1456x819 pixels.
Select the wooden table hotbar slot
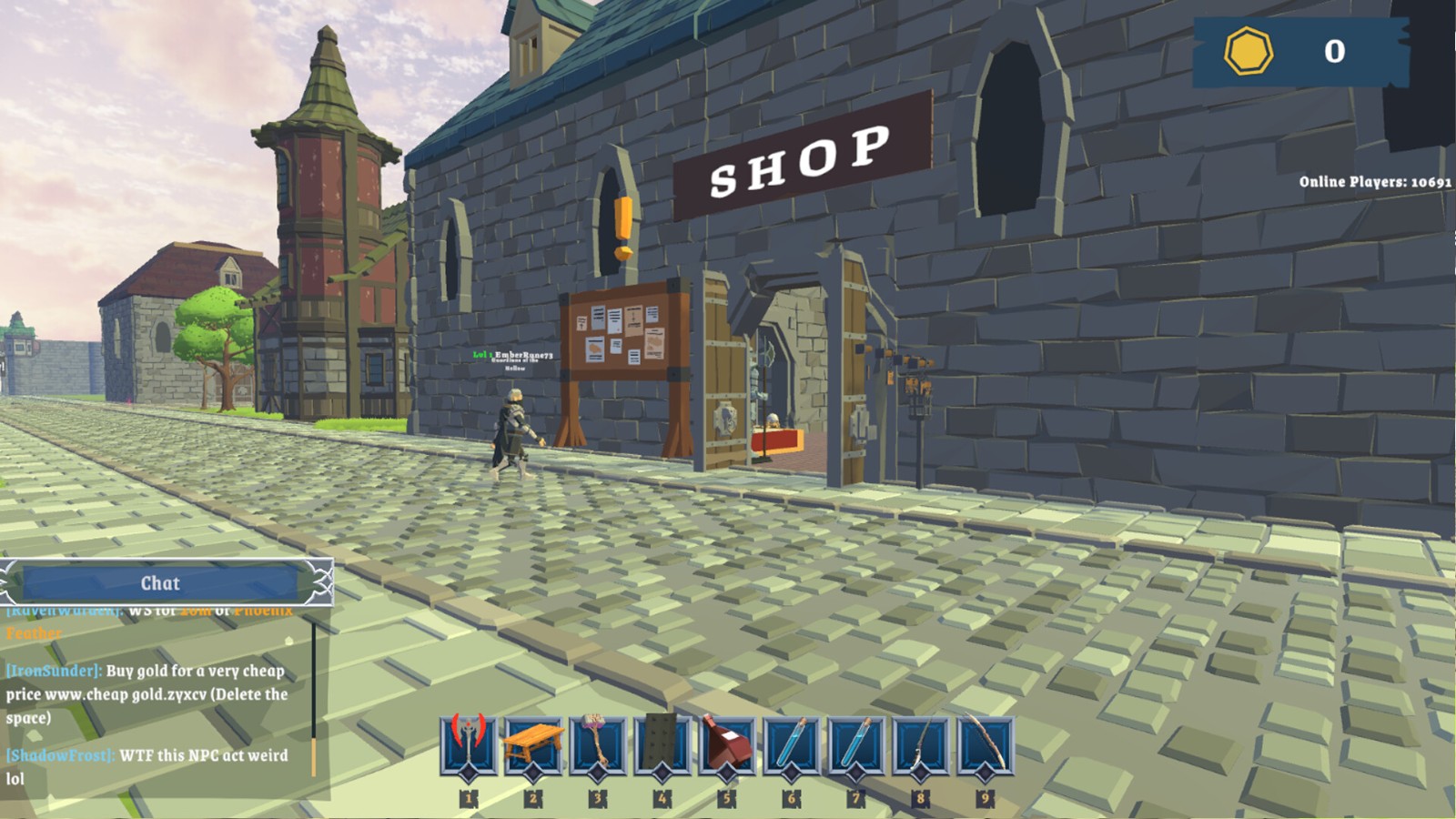pos(532,744)
